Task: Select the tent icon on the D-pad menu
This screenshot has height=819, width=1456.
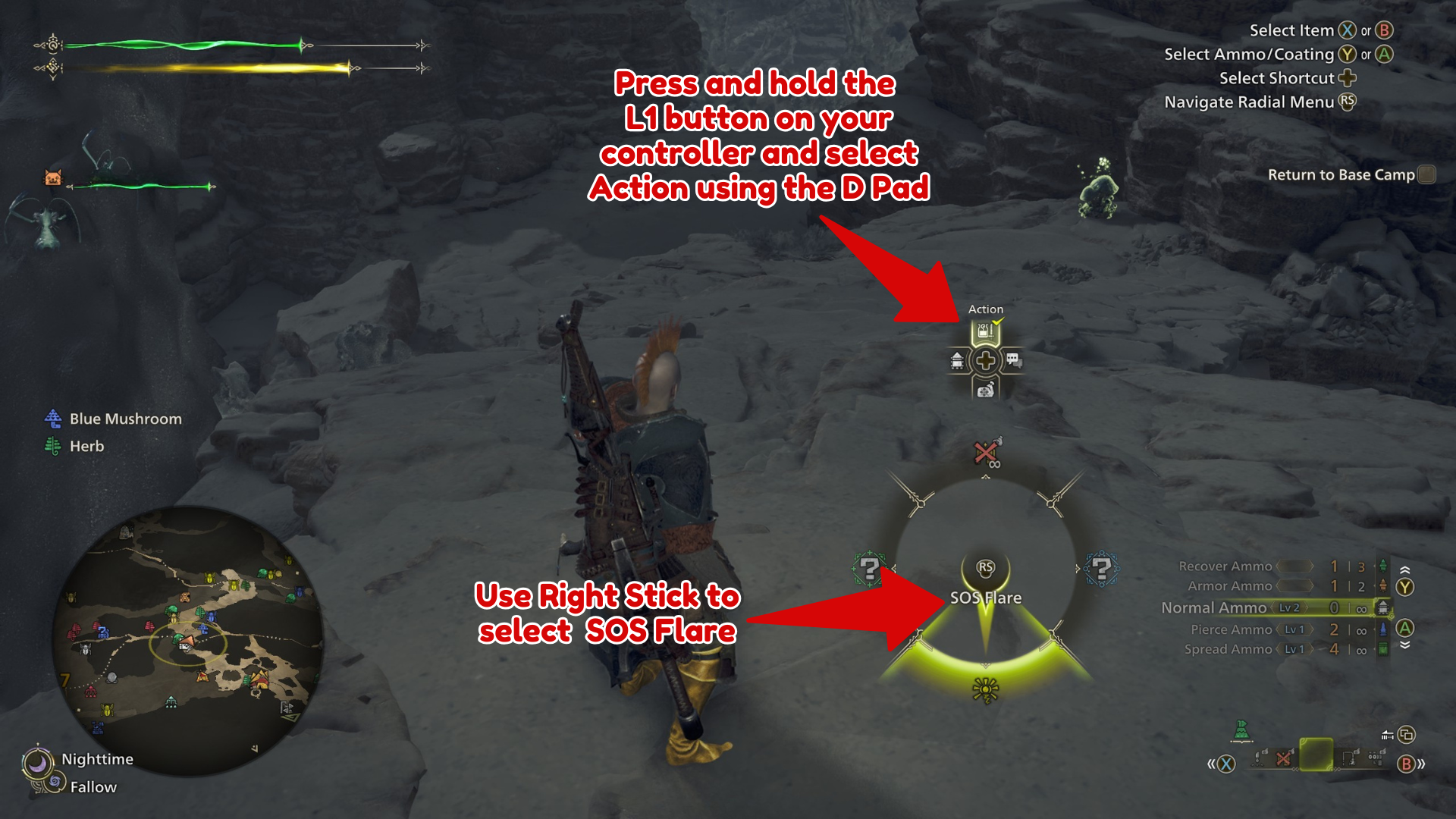Action: tap(956, 362)
